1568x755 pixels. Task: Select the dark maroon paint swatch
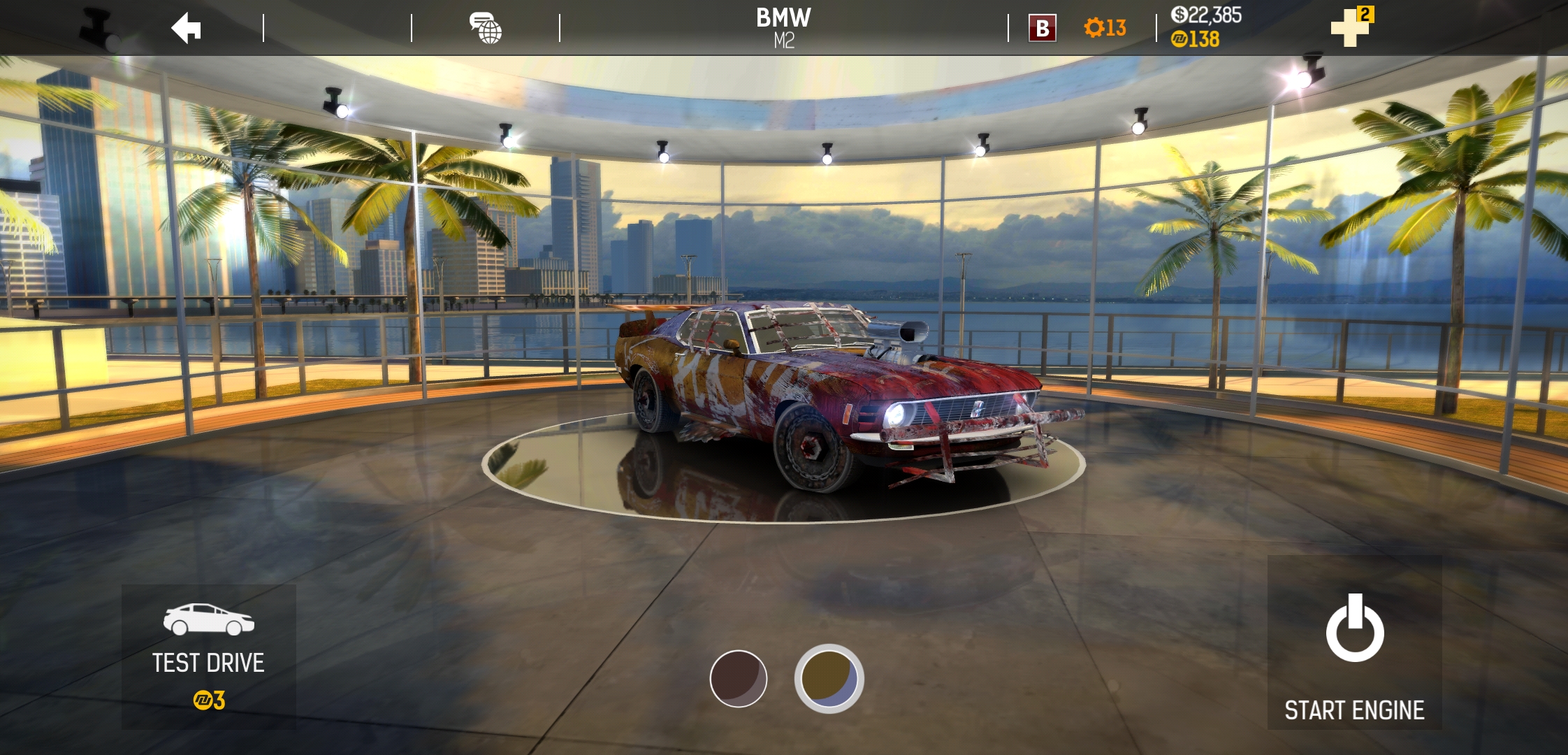(x=738, y=679)
